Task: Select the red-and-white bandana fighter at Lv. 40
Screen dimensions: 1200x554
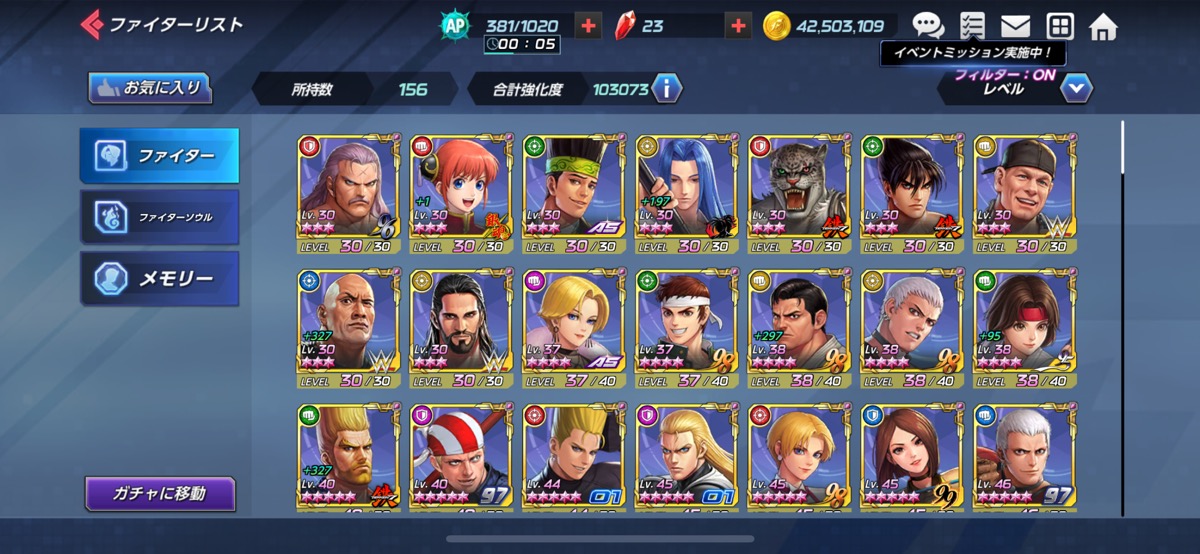Action: (x=460, y=458)
